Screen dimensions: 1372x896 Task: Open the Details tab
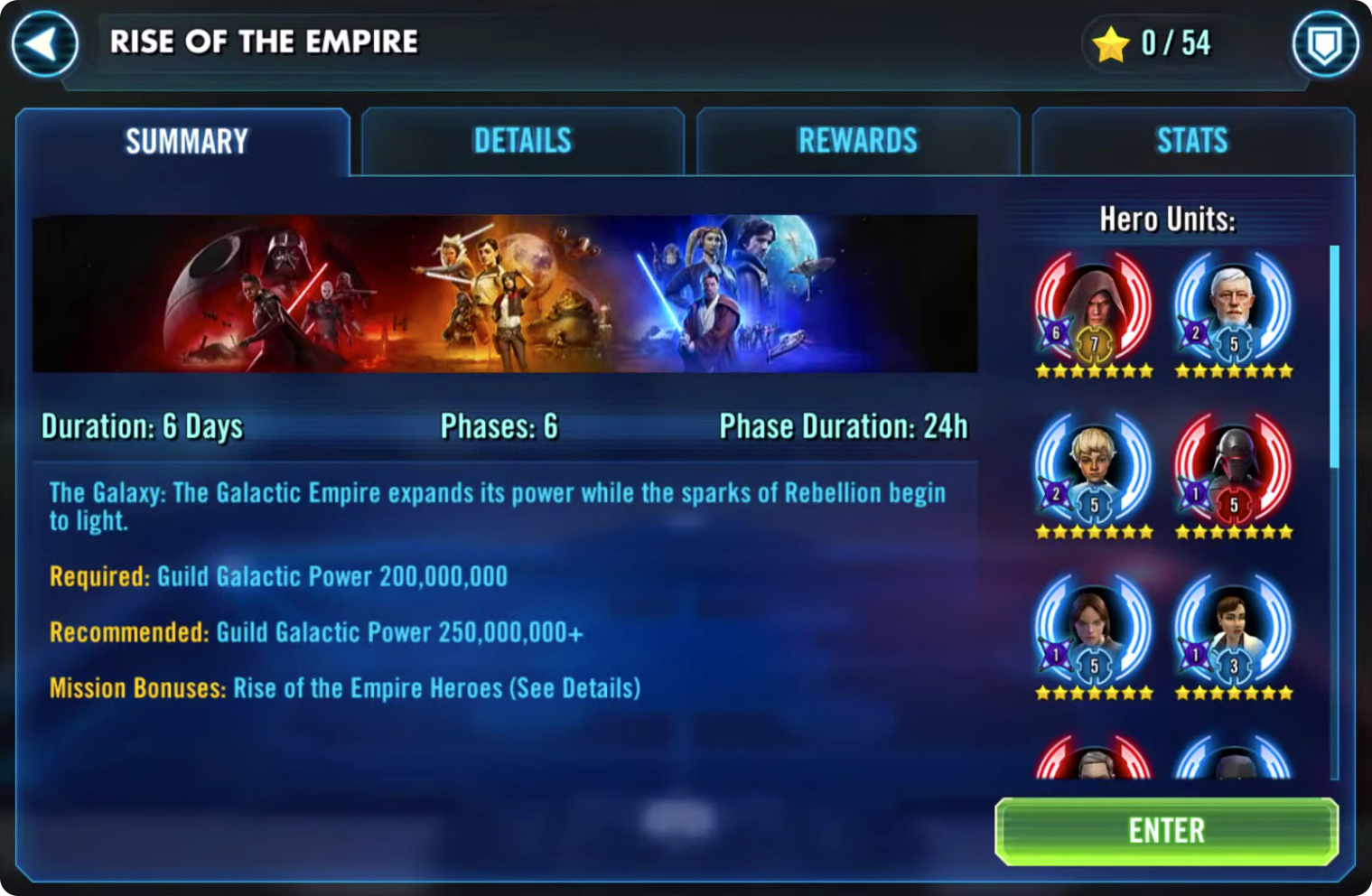coord(522,142)
